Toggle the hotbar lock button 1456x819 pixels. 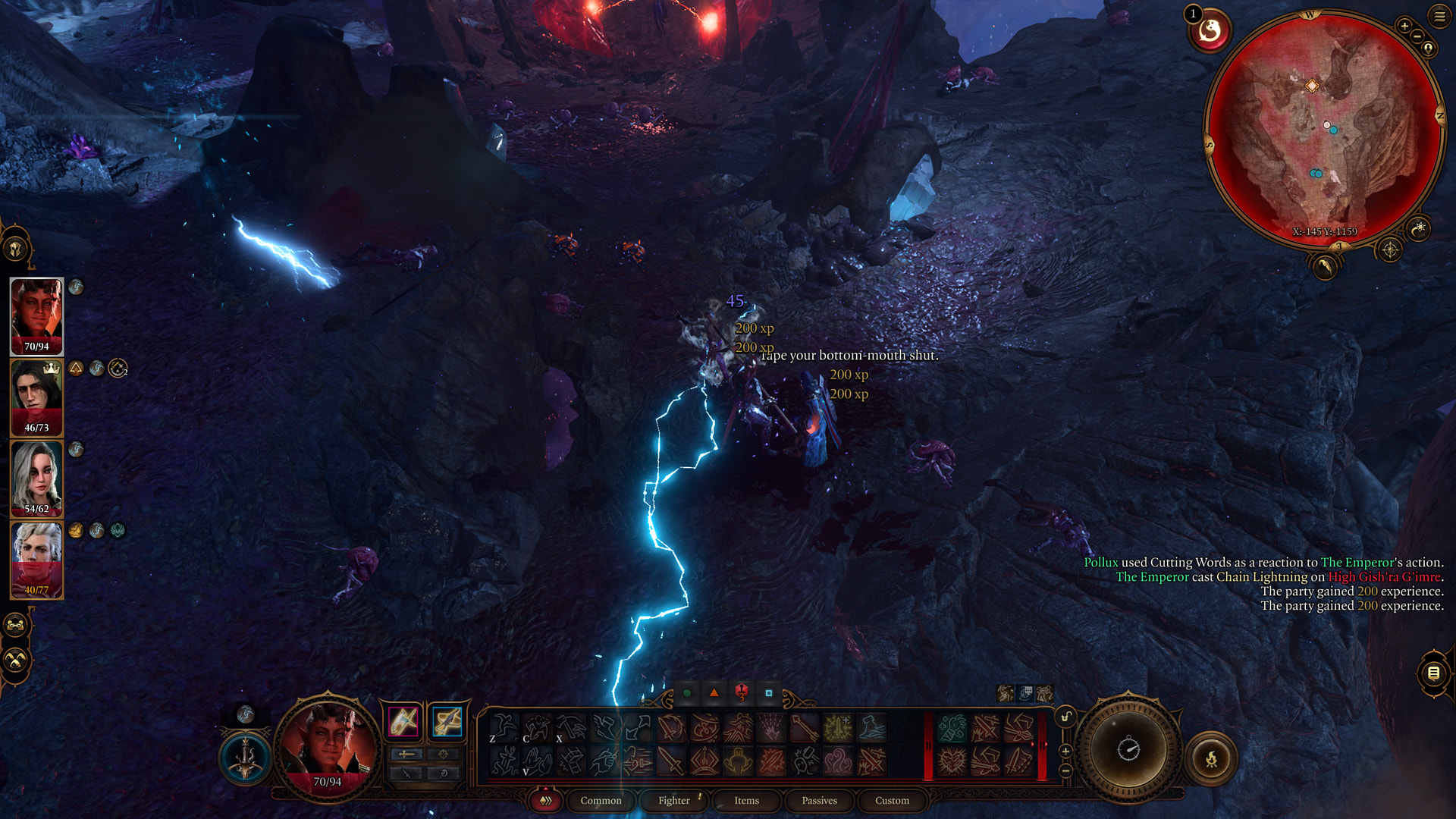1065,717
